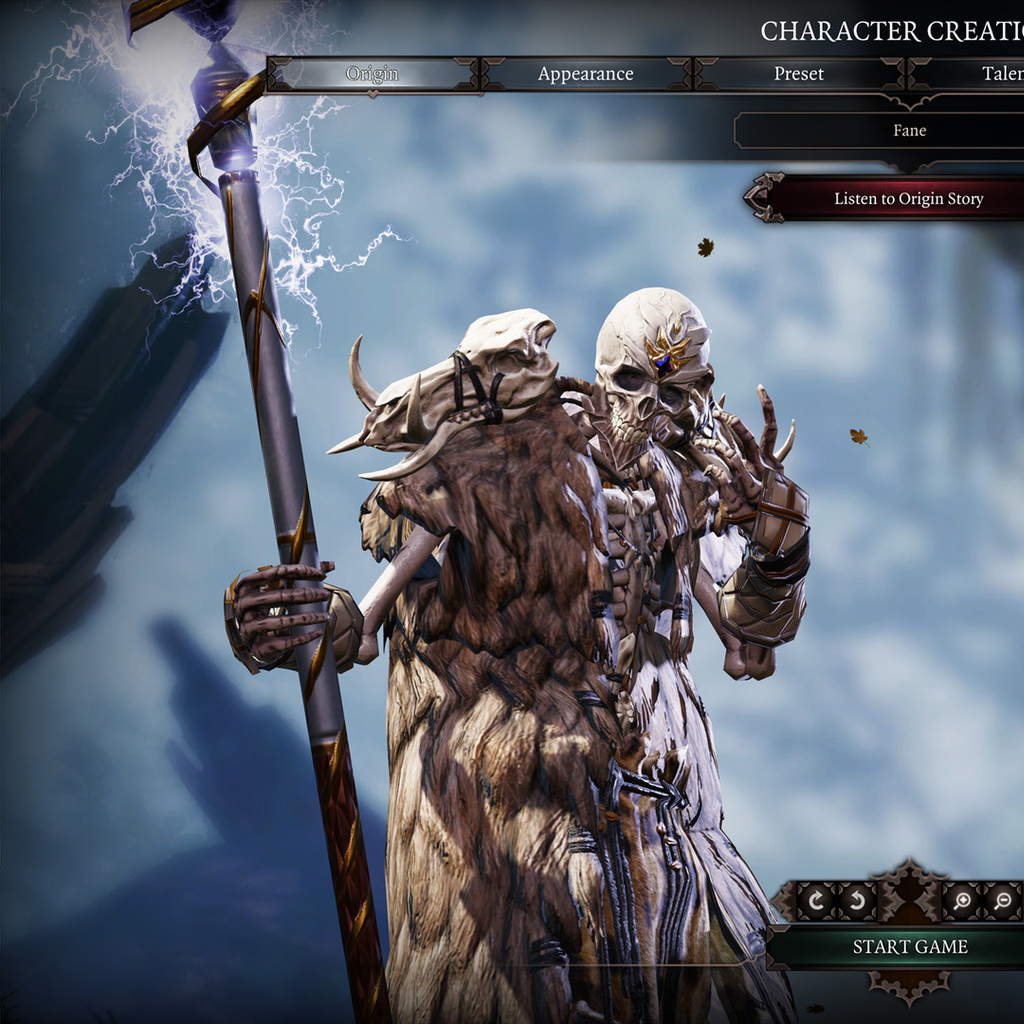
Task: Start the game
Action: click(x=909, y=947)
